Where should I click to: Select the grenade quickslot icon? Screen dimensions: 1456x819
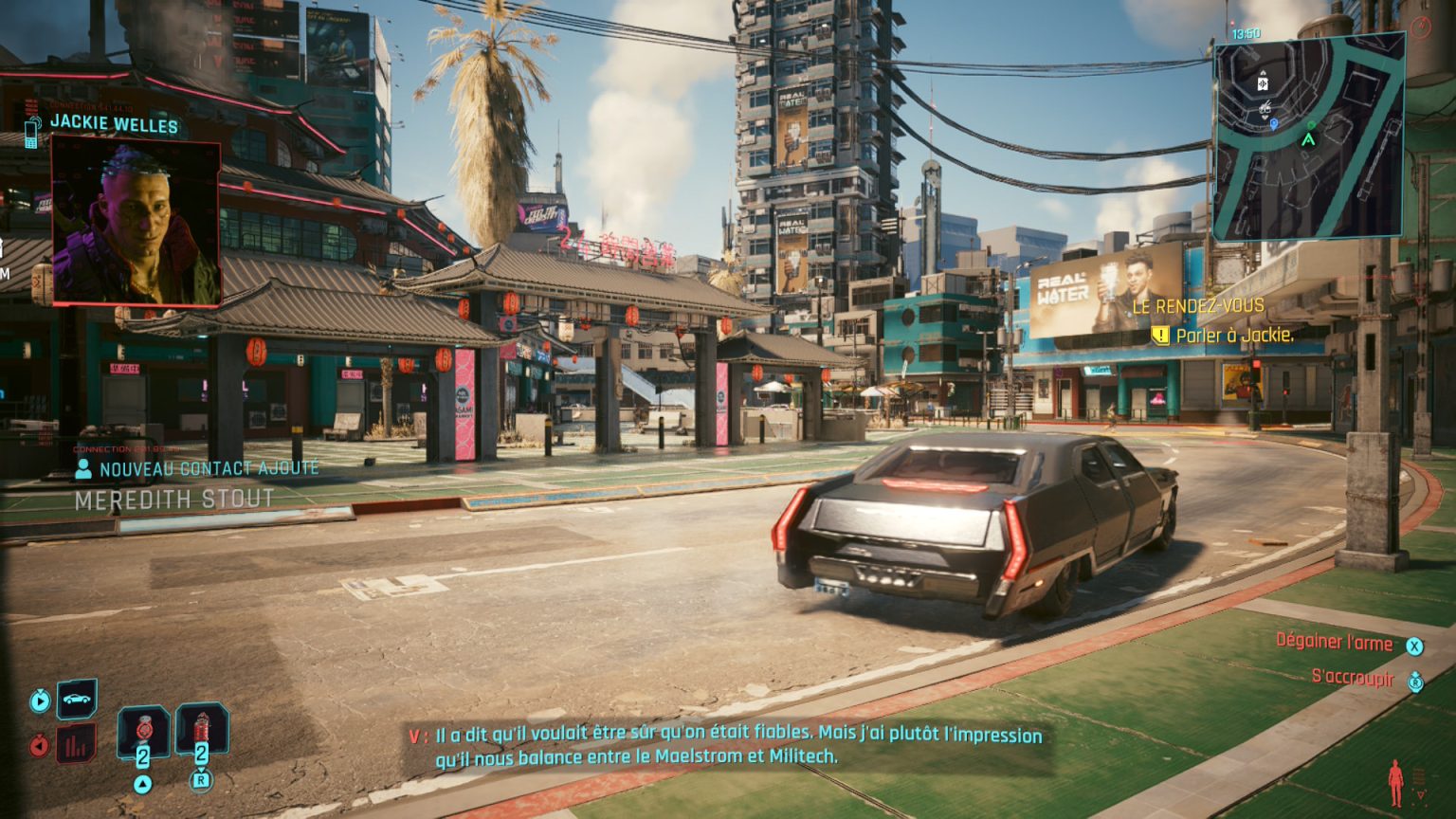pyautogui.click(x=143, y=730)
